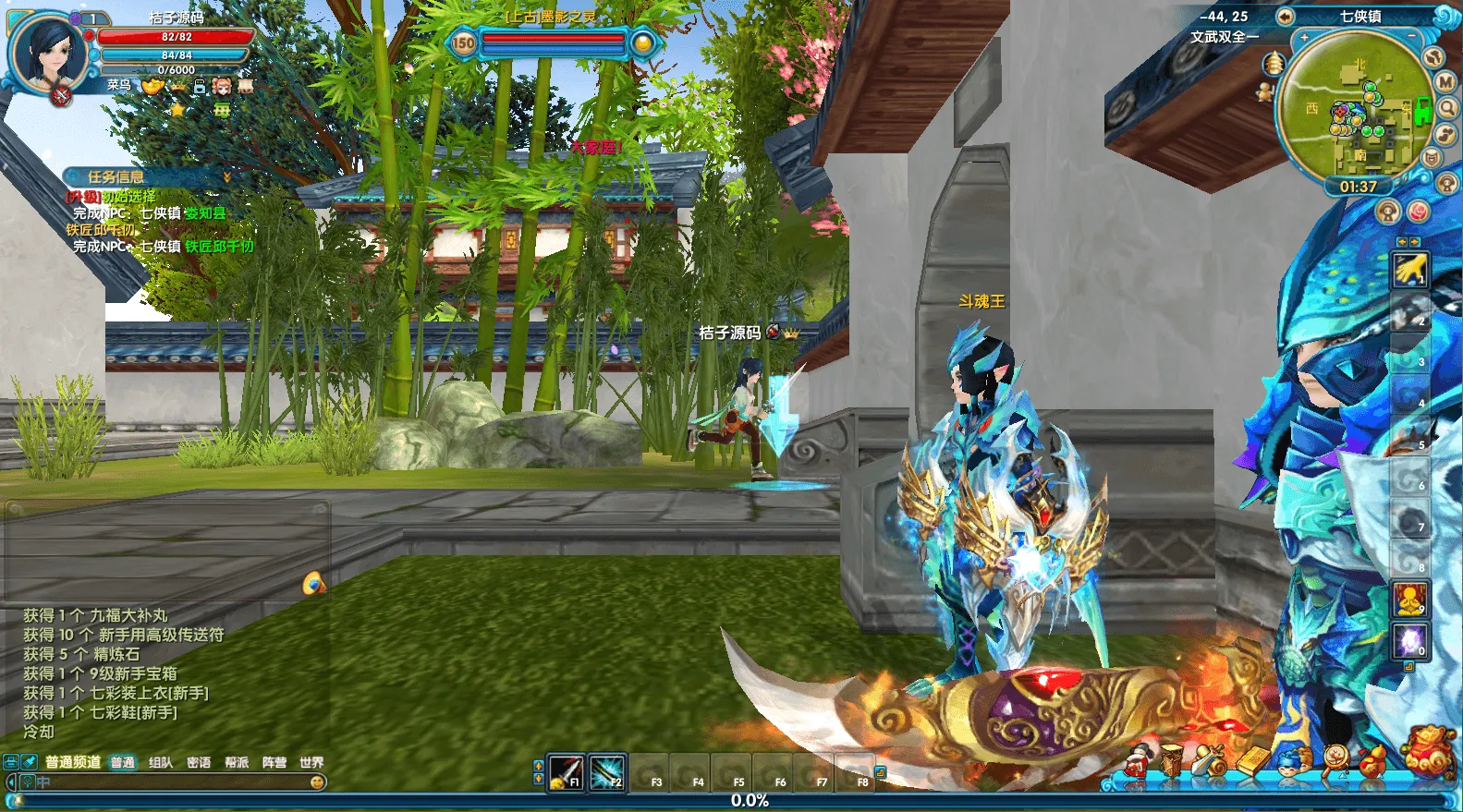This screenshot has height=812, width=1463.
Task: Activate the F2 ice slash skill
Action: click(x=606, y=771)
